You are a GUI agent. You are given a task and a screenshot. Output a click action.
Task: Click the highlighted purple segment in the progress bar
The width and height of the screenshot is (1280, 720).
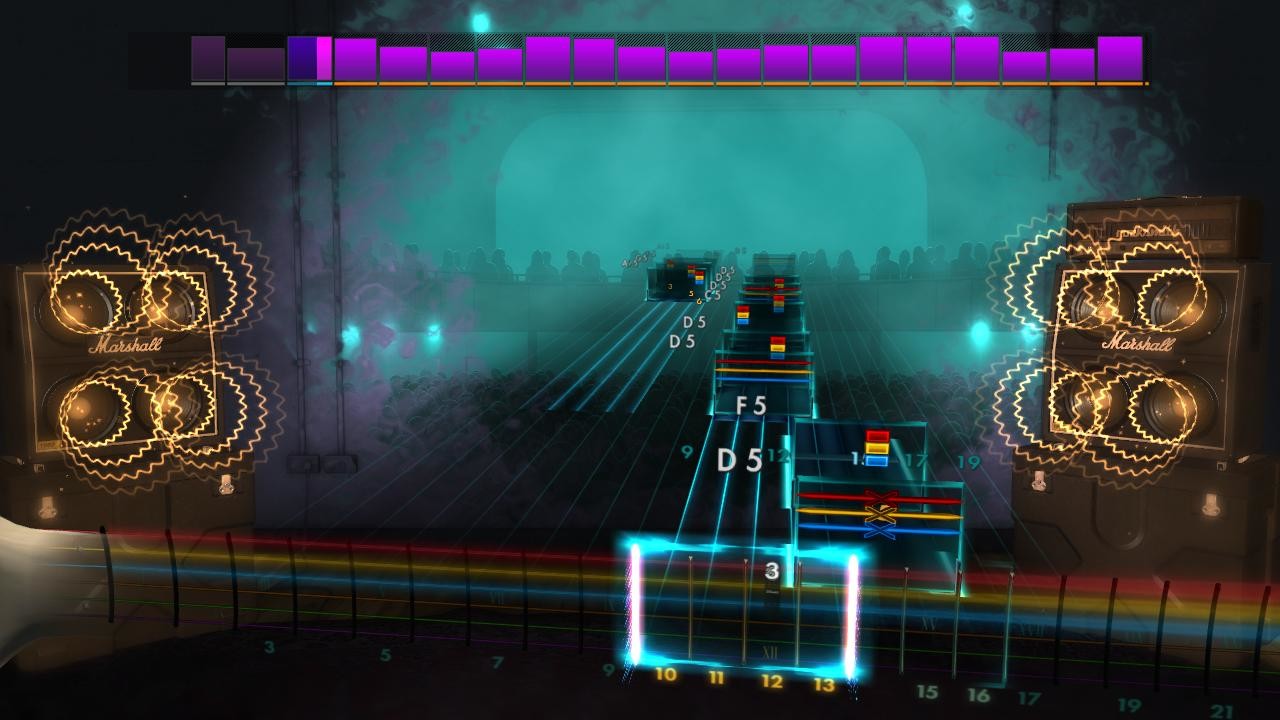(x=326, y=58)
